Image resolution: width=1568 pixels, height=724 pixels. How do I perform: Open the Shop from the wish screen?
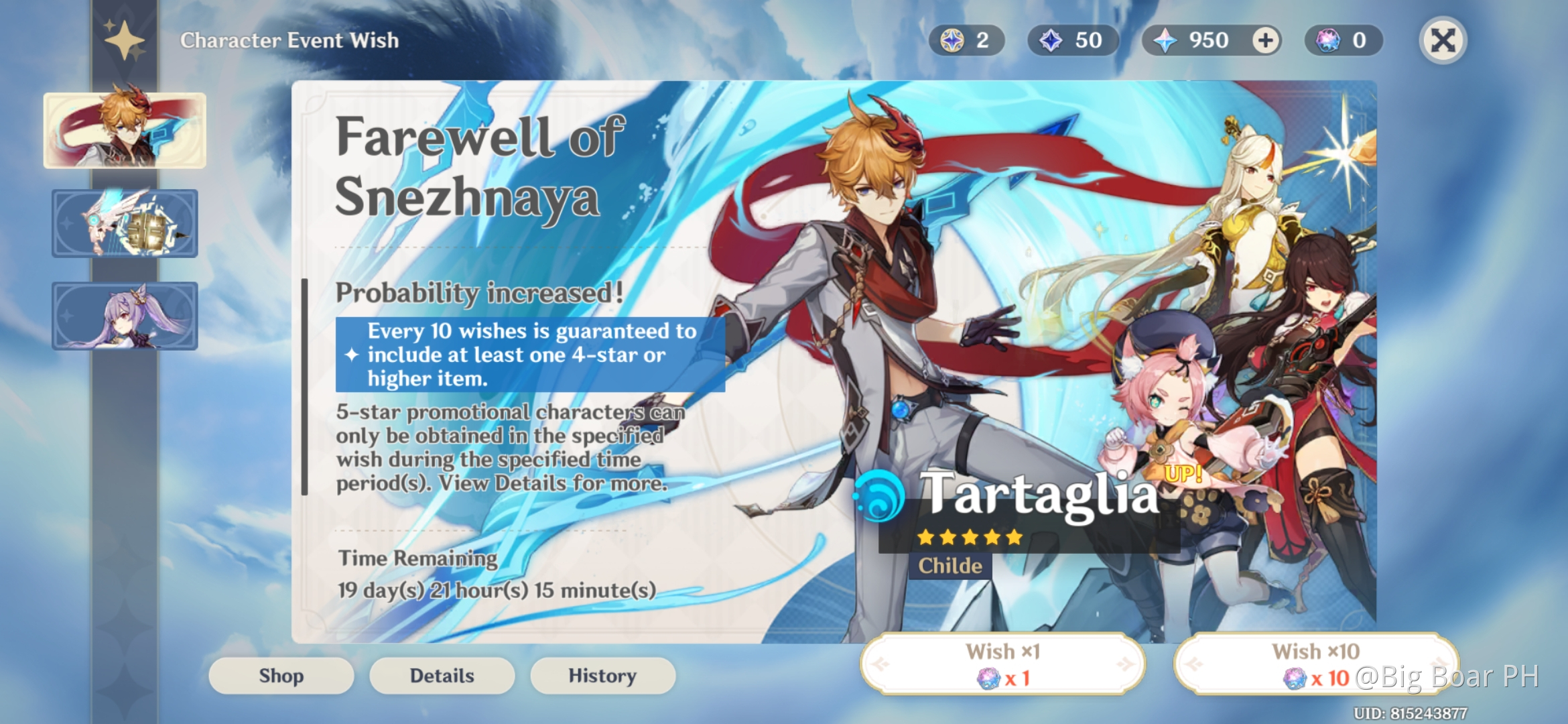pos(281,676)
